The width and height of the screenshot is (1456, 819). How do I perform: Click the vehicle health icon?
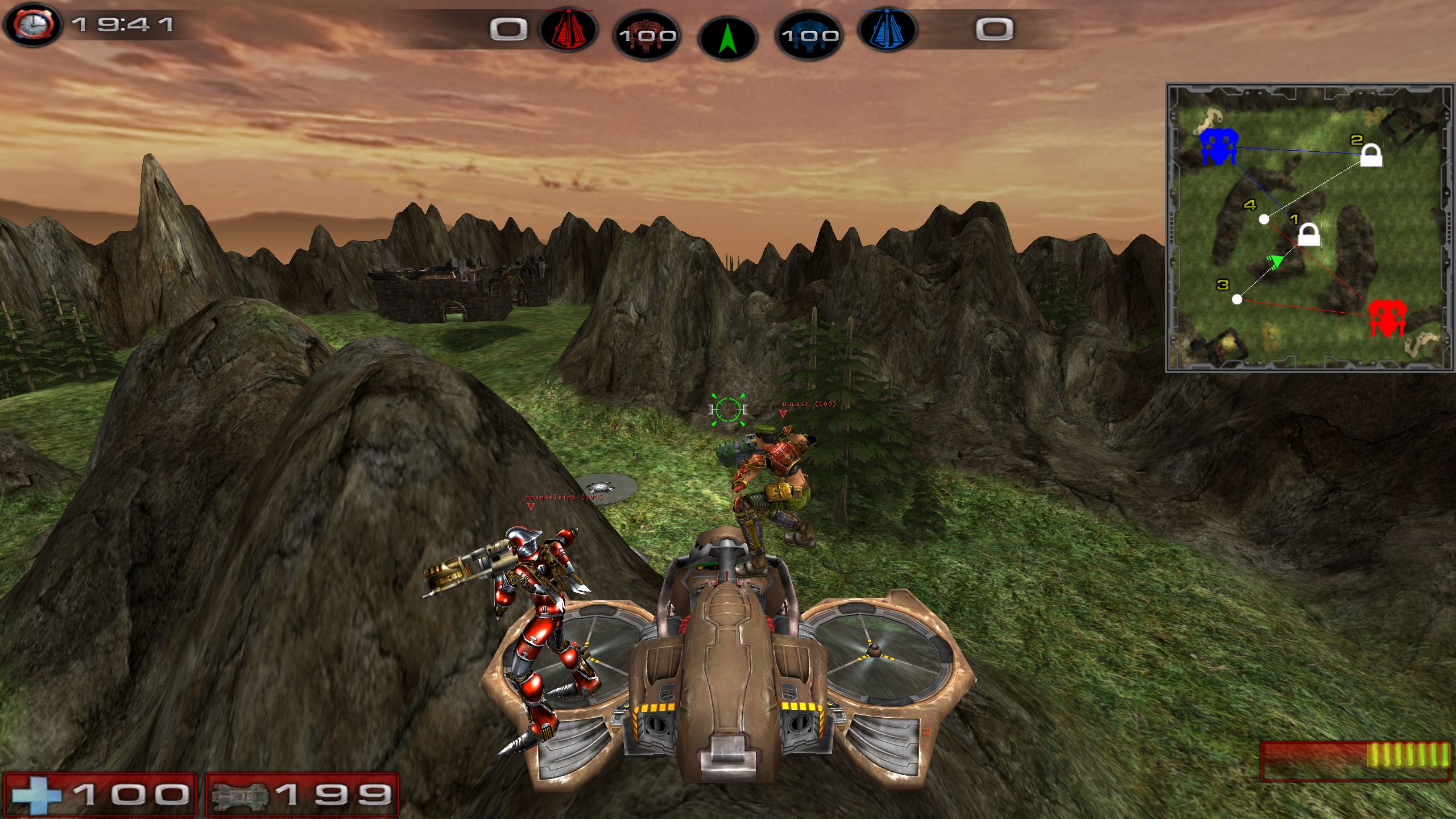tap(239, 795)
